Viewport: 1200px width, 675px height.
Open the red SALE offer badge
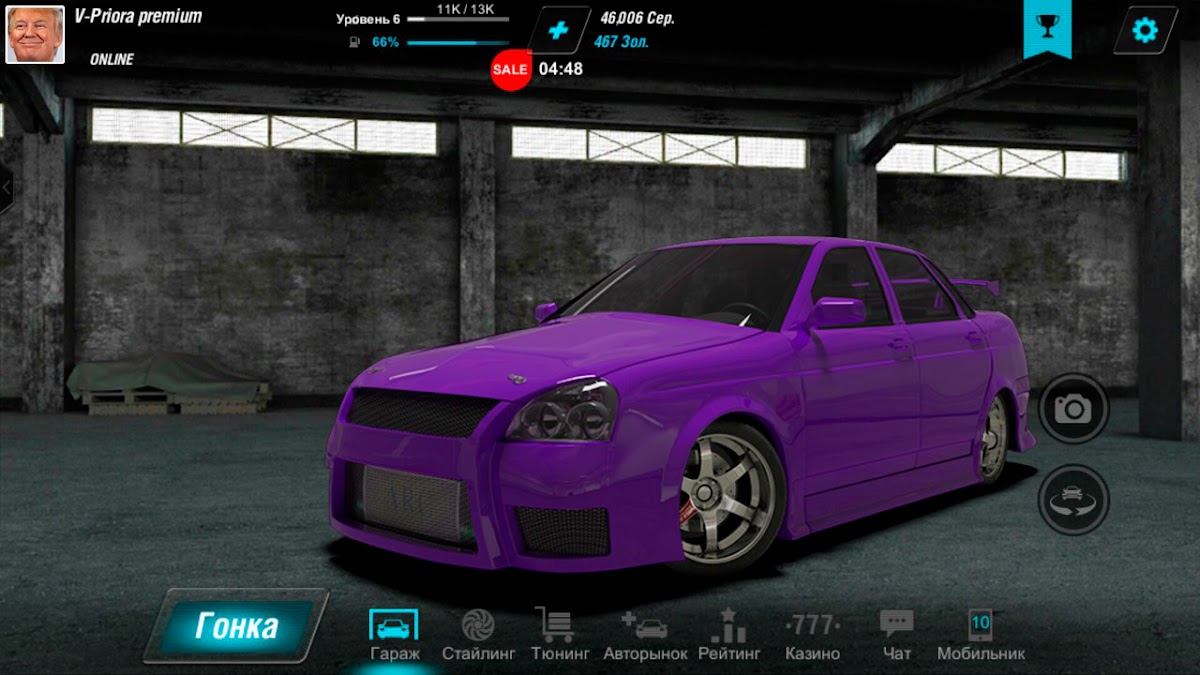point(510,69)
